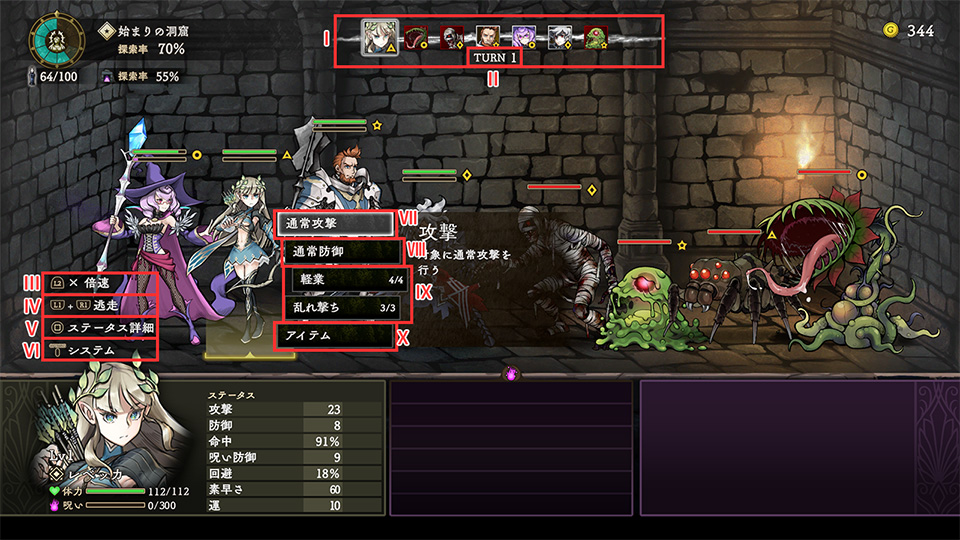Select the red-haired knight turn-order portrait

[487, 38]
